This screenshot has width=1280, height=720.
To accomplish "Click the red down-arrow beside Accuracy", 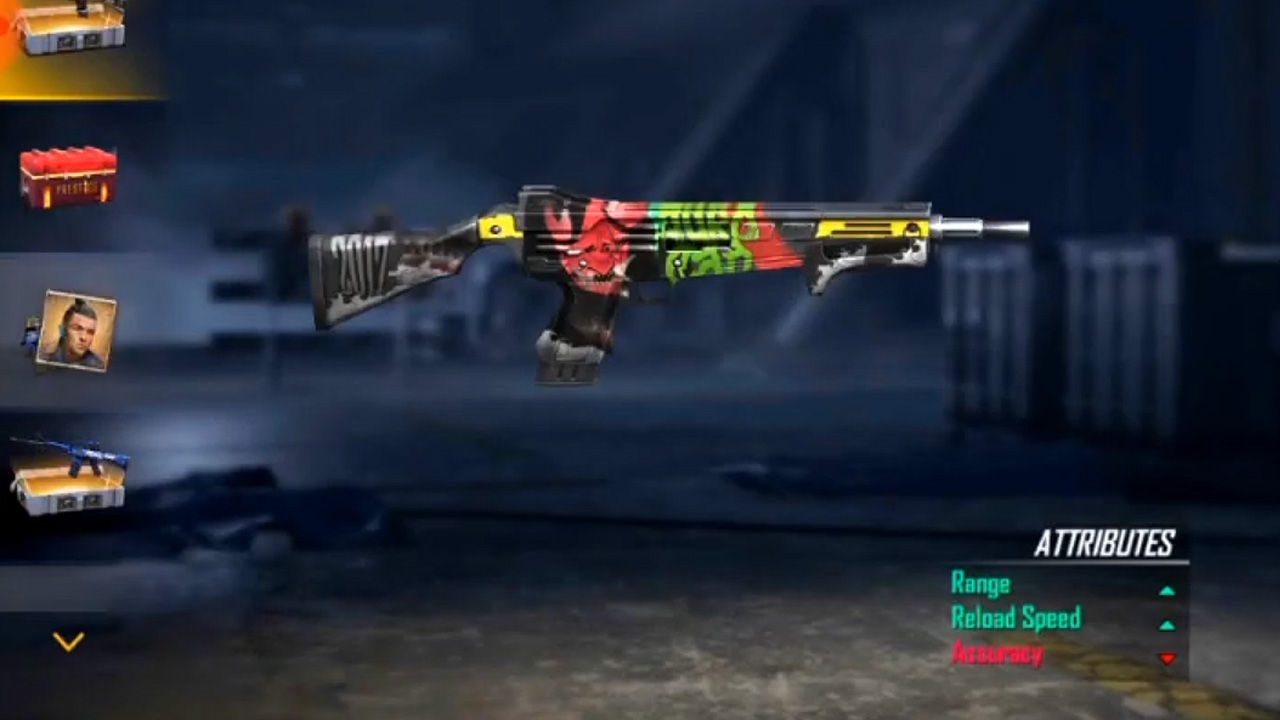I will pos(1168,659).
